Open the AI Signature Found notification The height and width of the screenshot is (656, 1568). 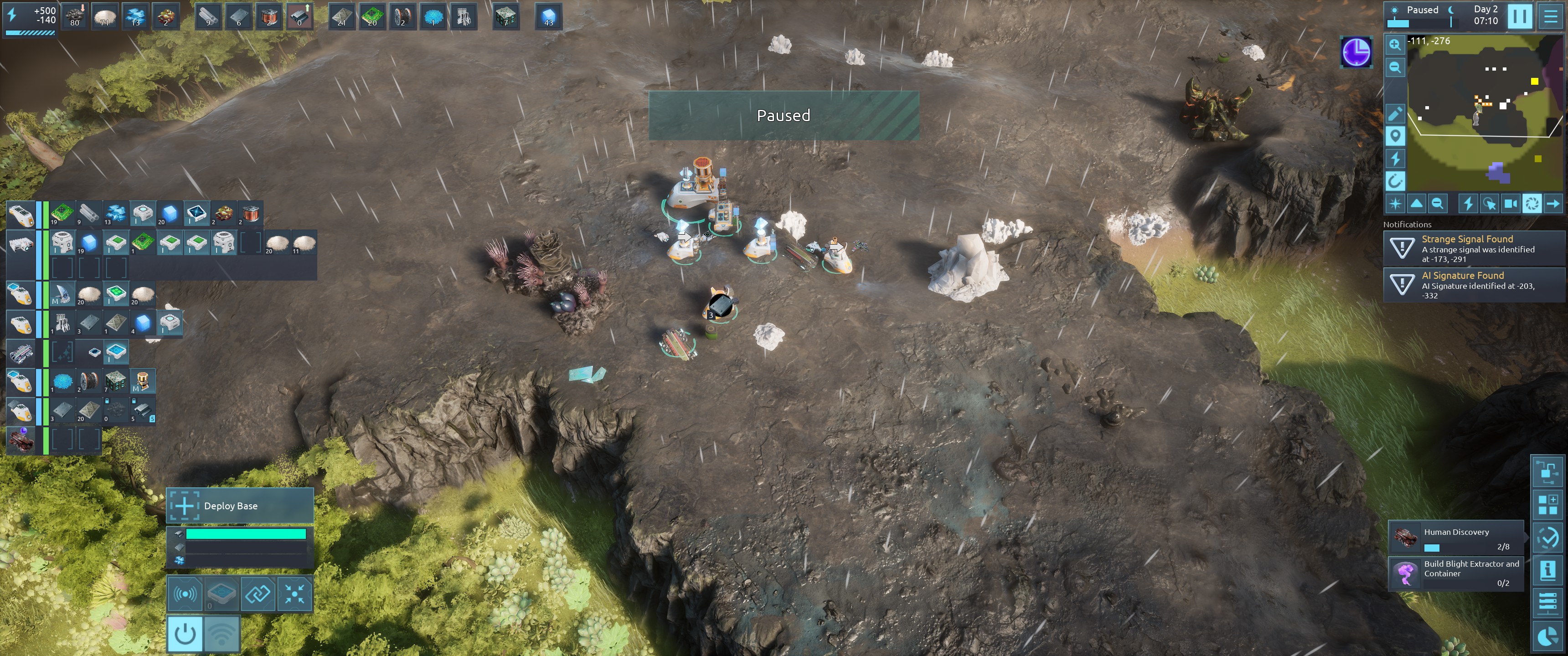1473,285
